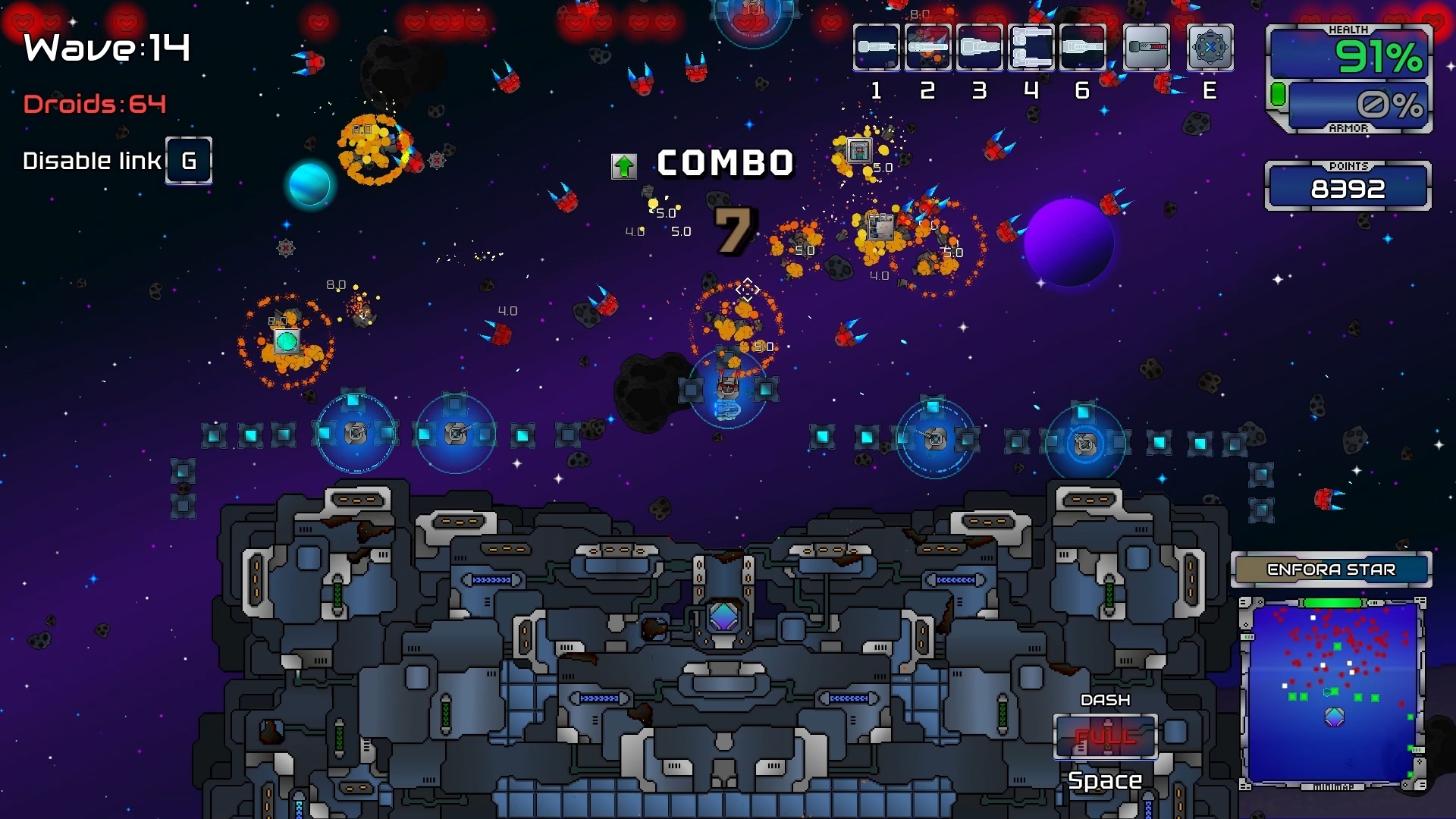Select the red-tipped gun in the grey slot

click(1147, 47)
